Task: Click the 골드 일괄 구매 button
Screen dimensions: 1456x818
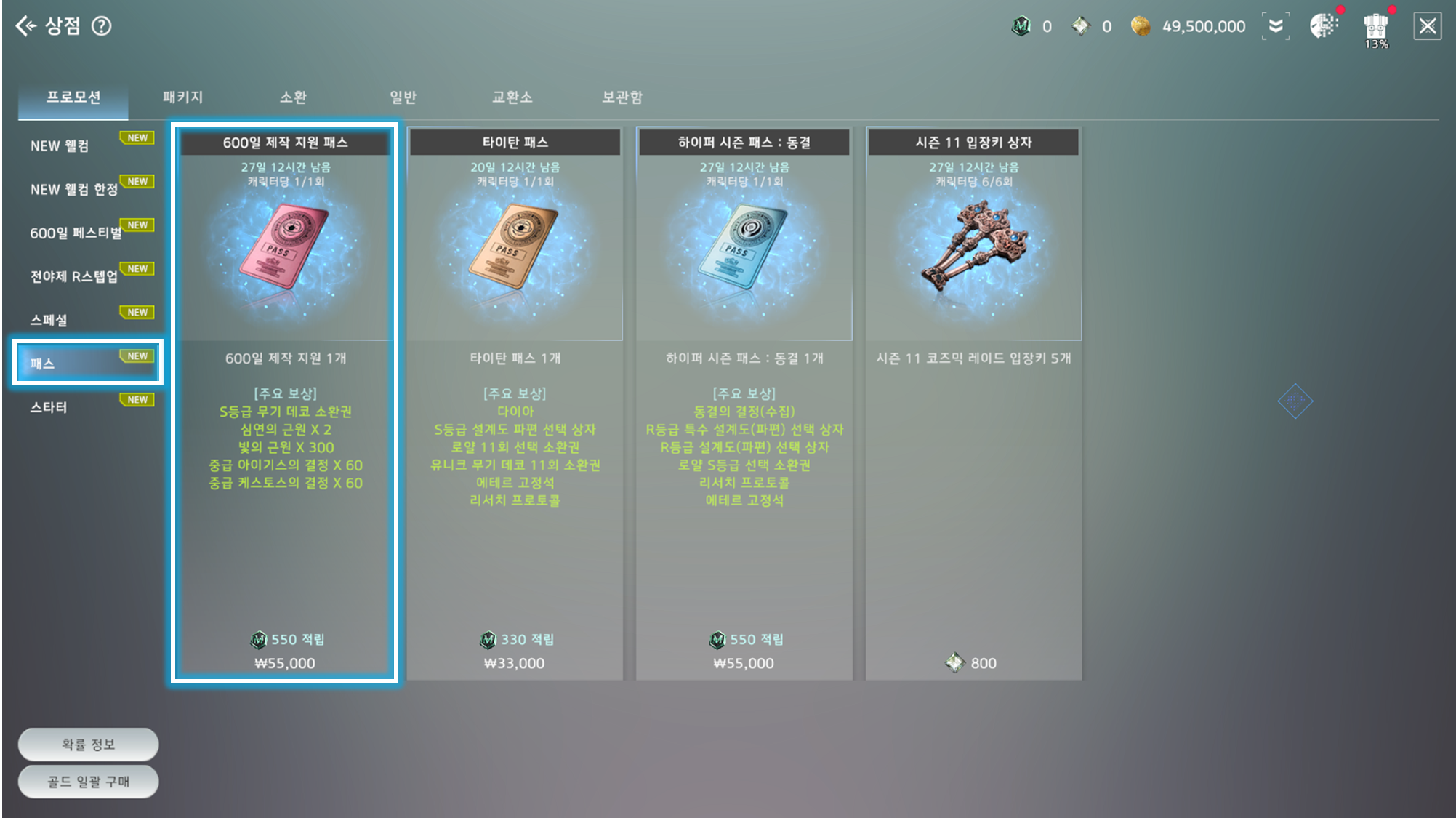Action: 87,781
